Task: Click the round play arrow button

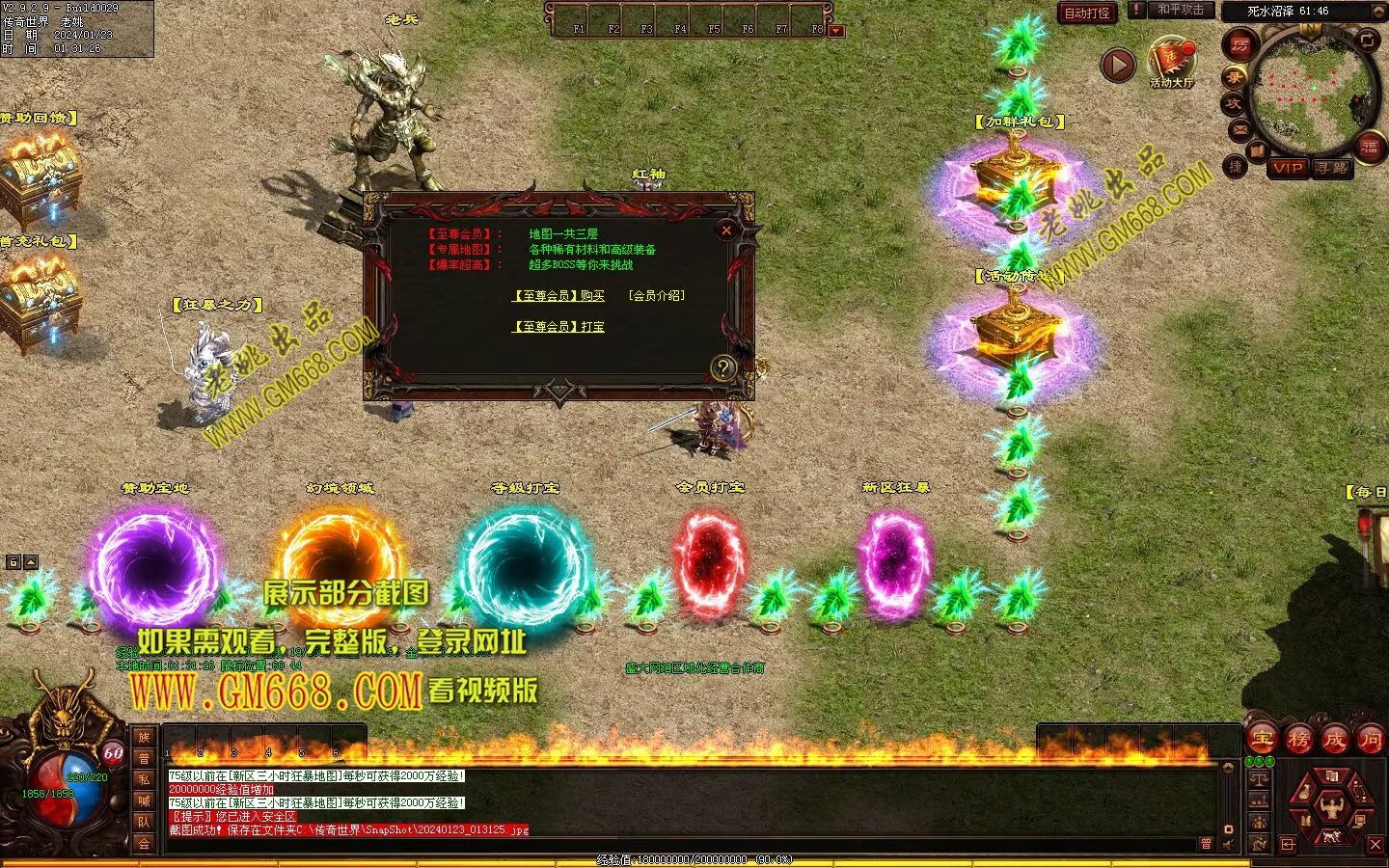Action: 1118,66
